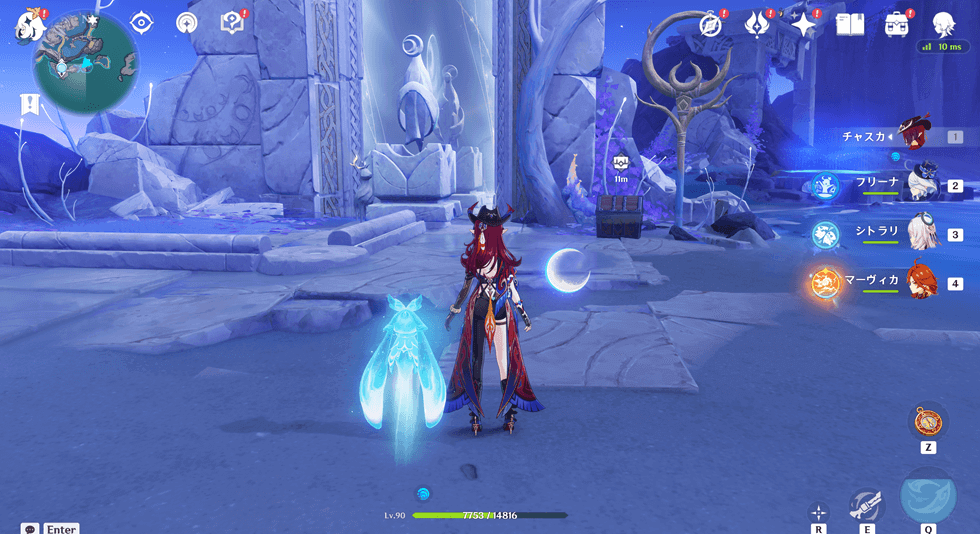The image size is (980, 534).
Task: Activate the gun elemental skill icon
Action: 866,505
